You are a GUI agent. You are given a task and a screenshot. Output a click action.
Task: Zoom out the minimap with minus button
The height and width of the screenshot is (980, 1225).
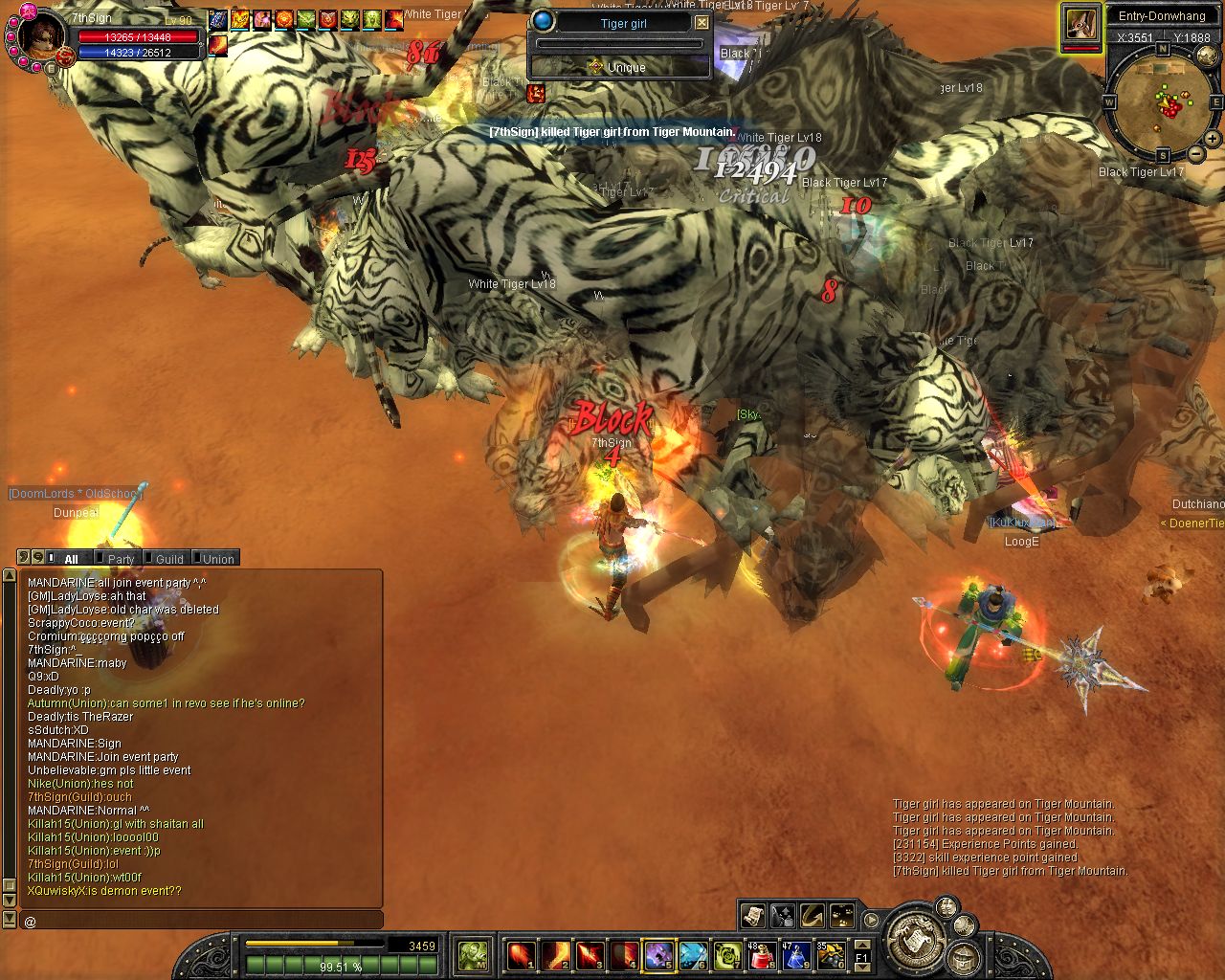[x=1196, y=154]
